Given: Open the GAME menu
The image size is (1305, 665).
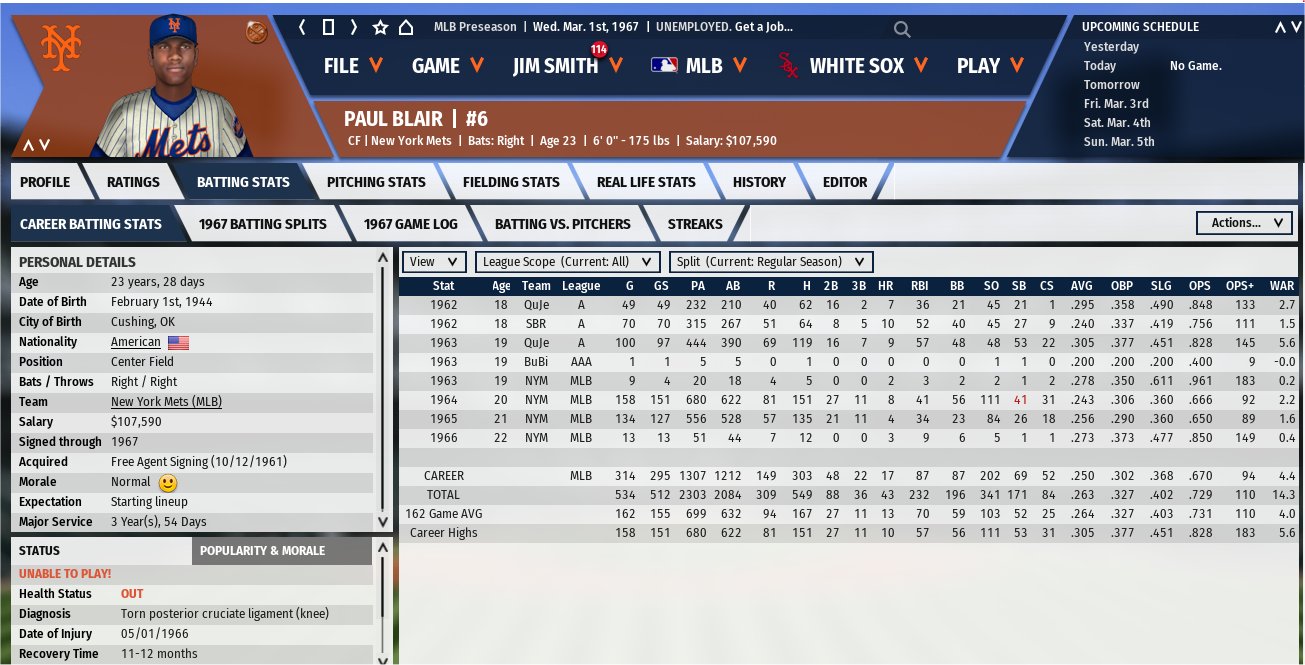Looking at the screenshot, I should coord(447,66).
